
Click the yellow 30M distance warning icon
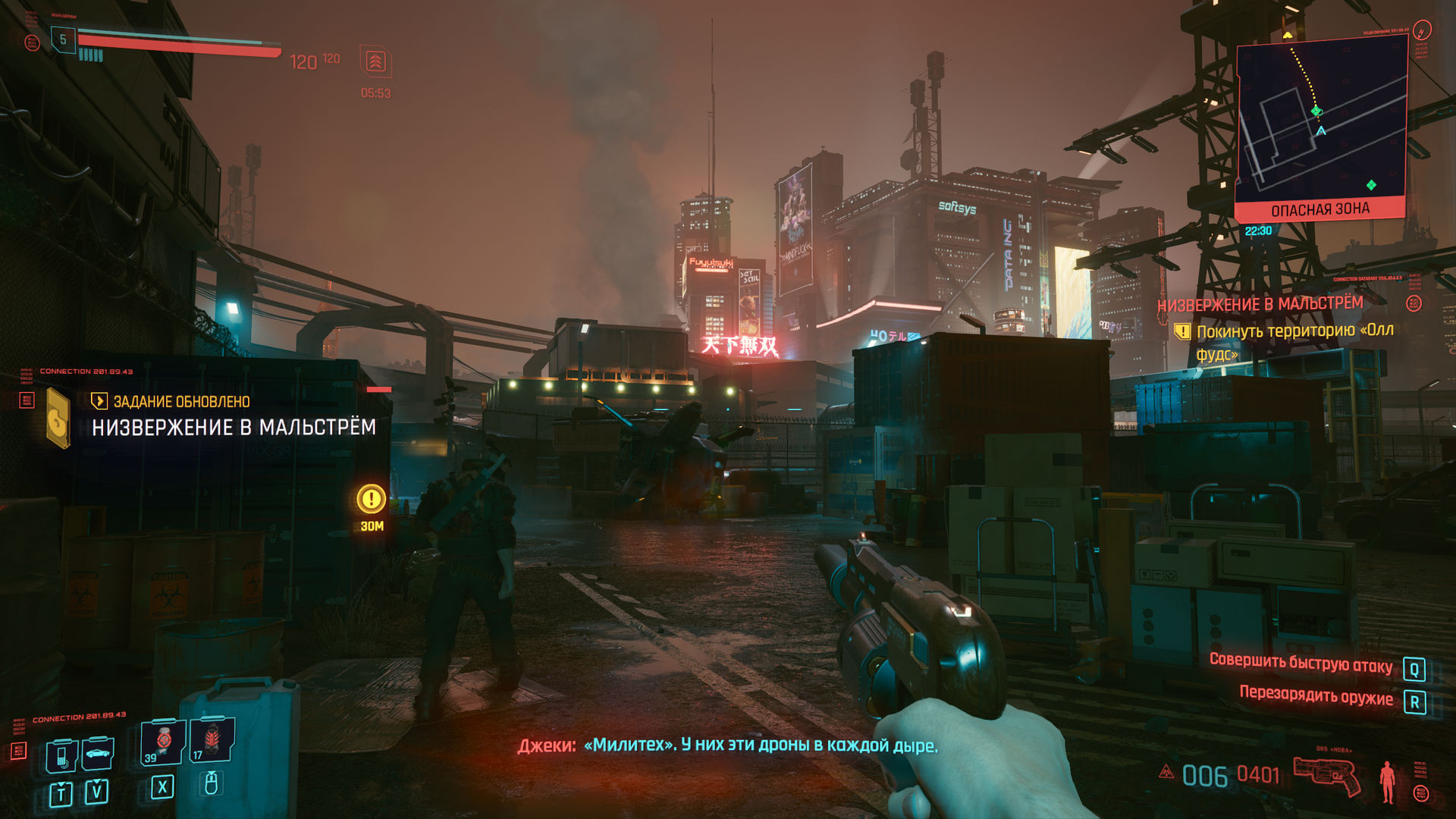pyautogui.click(x=371, y=500)
